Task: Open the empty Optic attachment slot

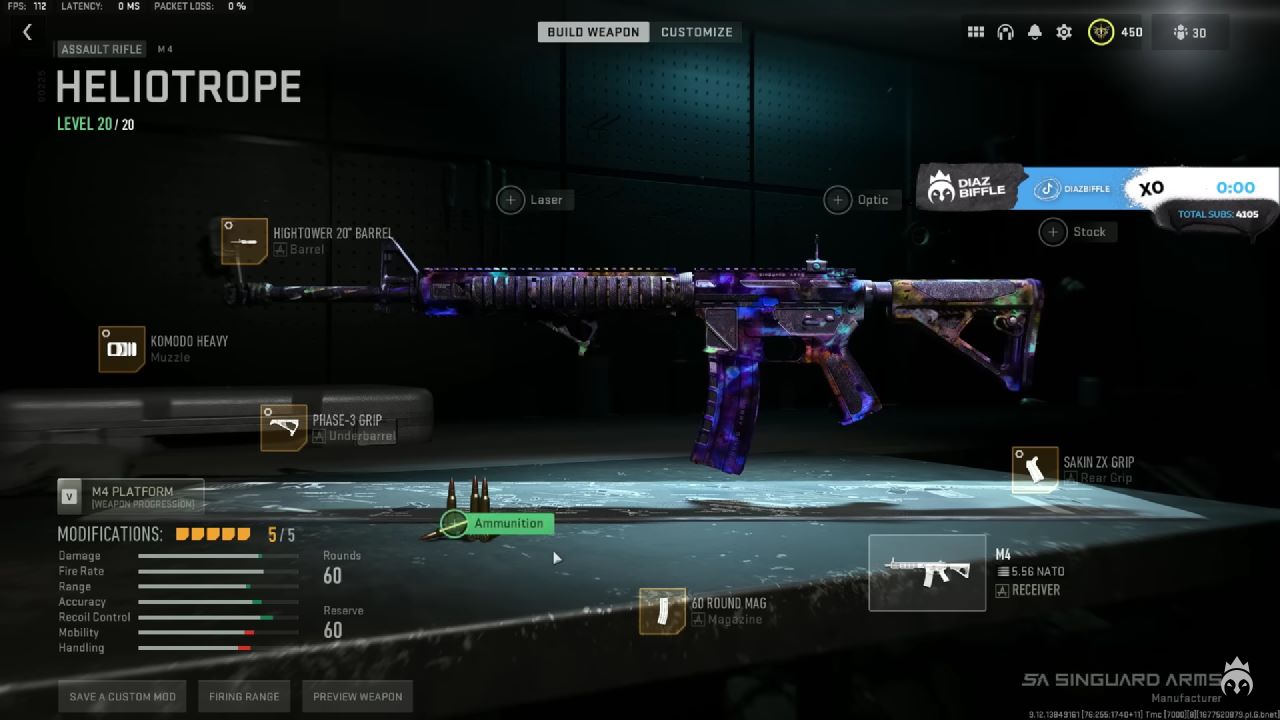Action: (839, 199)
